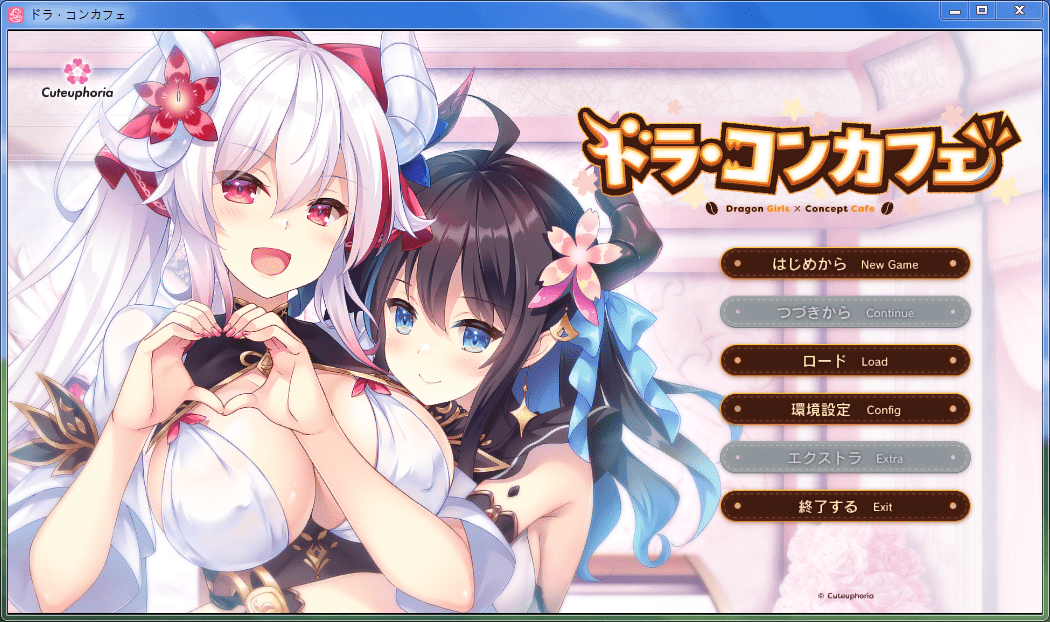Choose the Extra menu entry
Viewport: 1050px width, 622px height.
(x=845, y=458)
